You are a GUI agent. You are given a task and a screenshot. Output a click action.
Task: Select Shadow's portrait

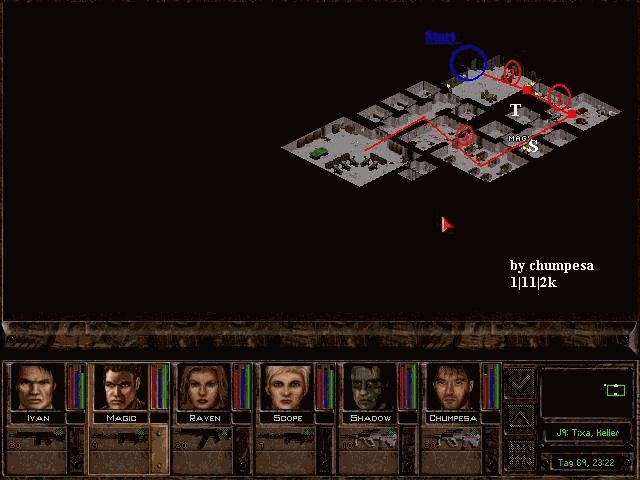click(370, 388)
